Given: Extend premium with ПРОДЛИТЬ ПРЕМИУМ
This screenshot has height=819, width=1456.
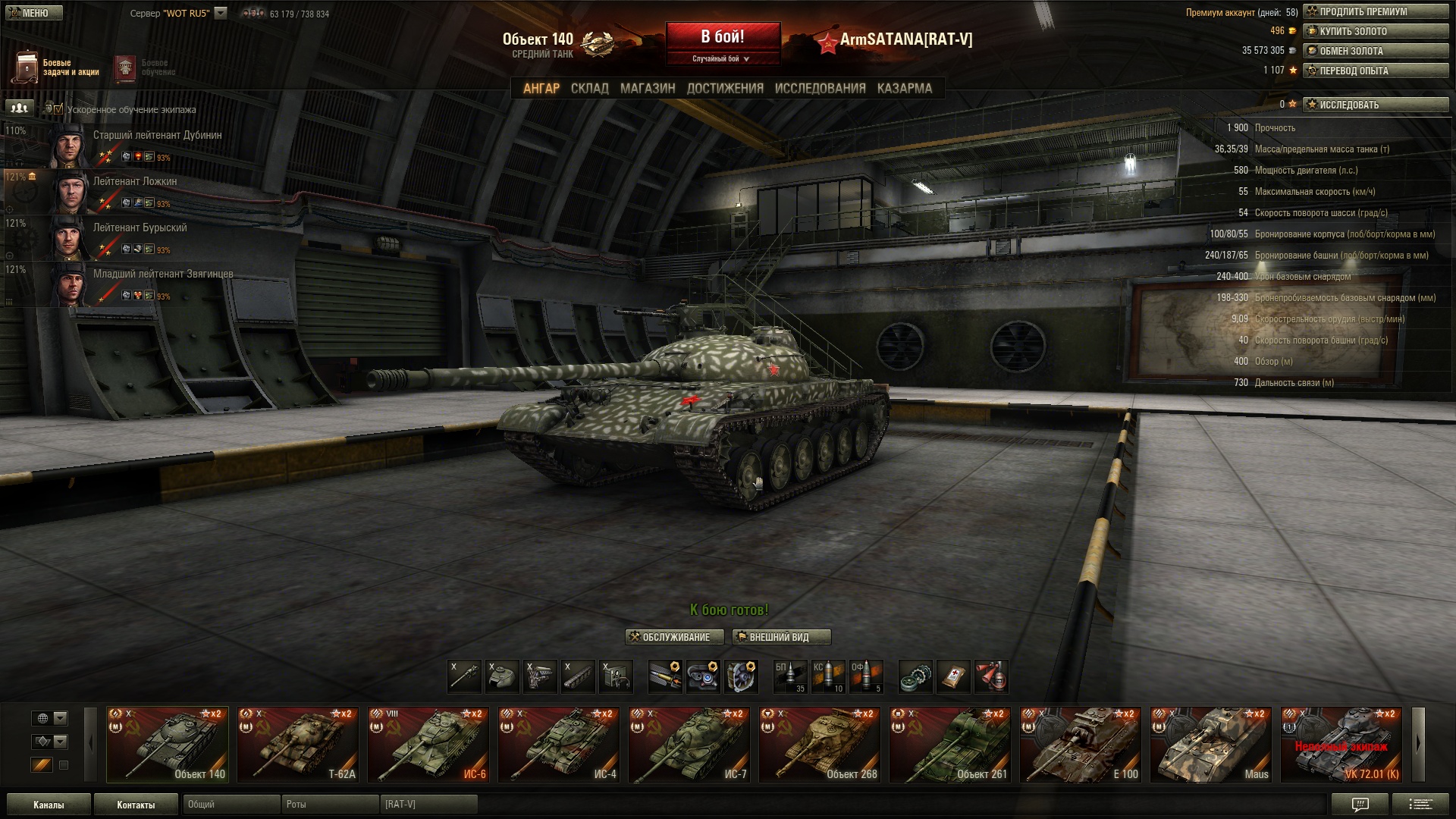Looking at the screenshot, I should click(x=1376, y=11).
